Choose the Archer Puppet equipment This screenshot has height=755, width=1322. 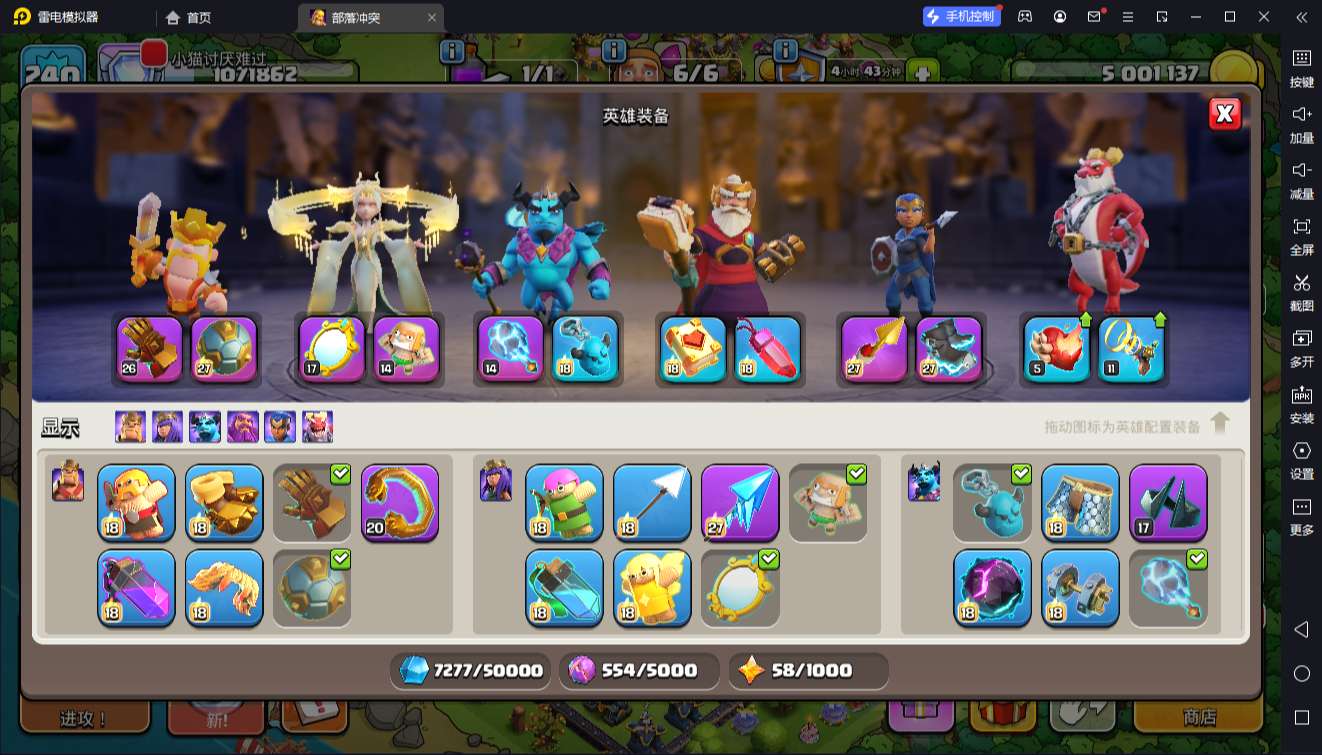click(x=564, y=502)
